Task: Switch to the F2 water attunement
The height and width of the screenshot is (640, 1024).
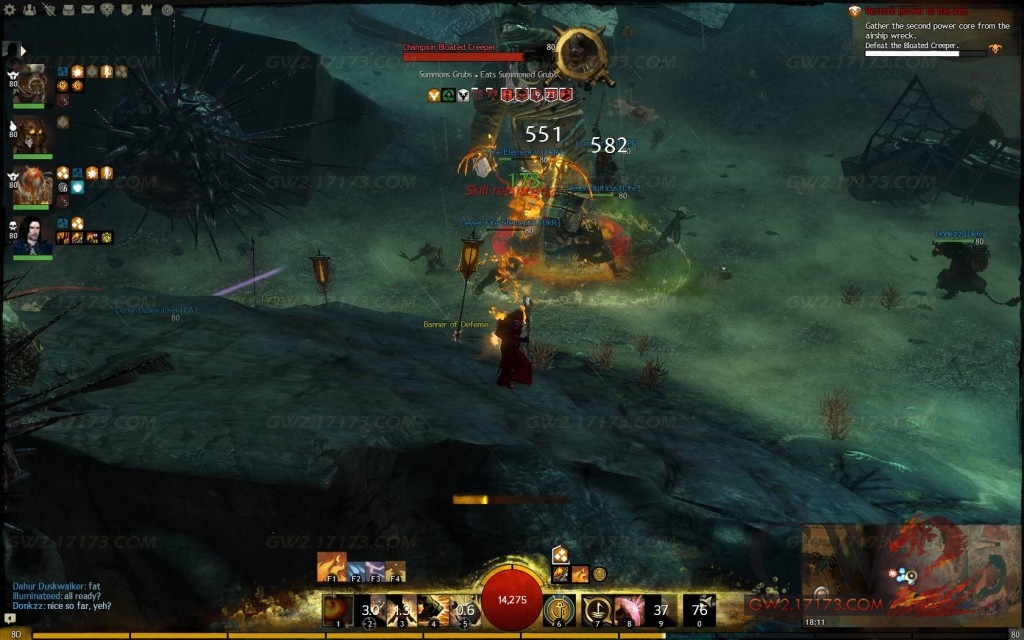Action: tap(356, 571)
